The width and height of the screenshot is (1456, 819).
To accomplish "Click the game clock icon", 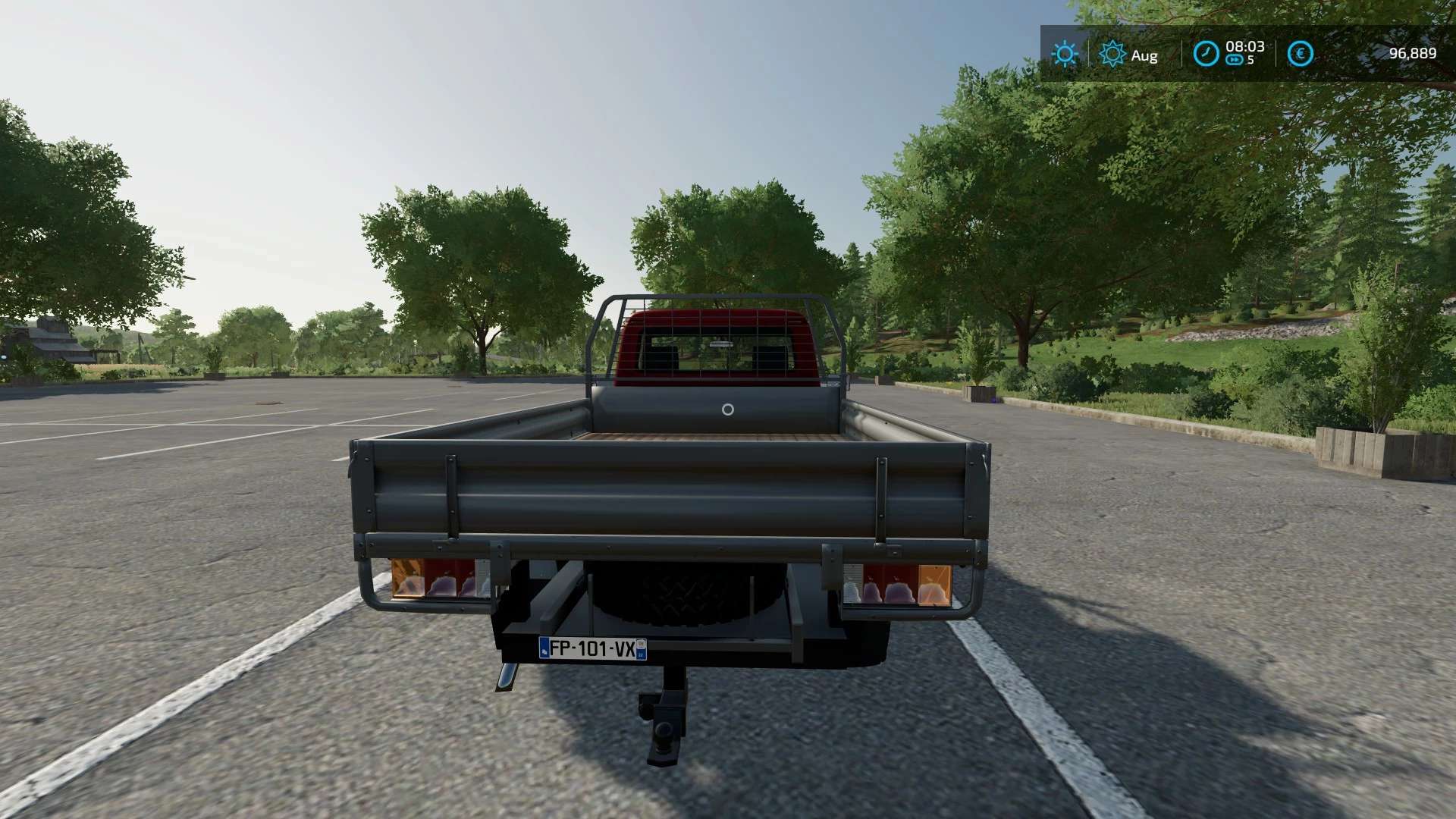I will click(x=1206, y=54).
